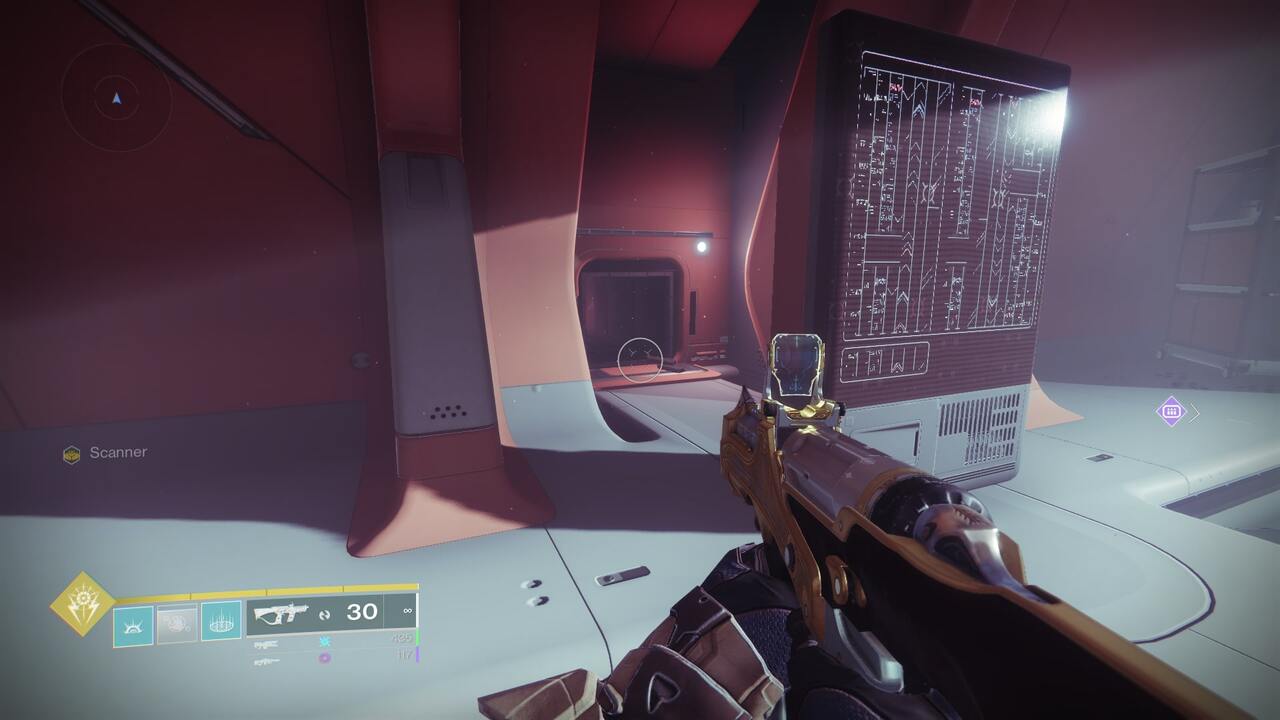Expand the chevron beside the waypoint marker
This screenshot has width=1280, height=720.
1194,411
